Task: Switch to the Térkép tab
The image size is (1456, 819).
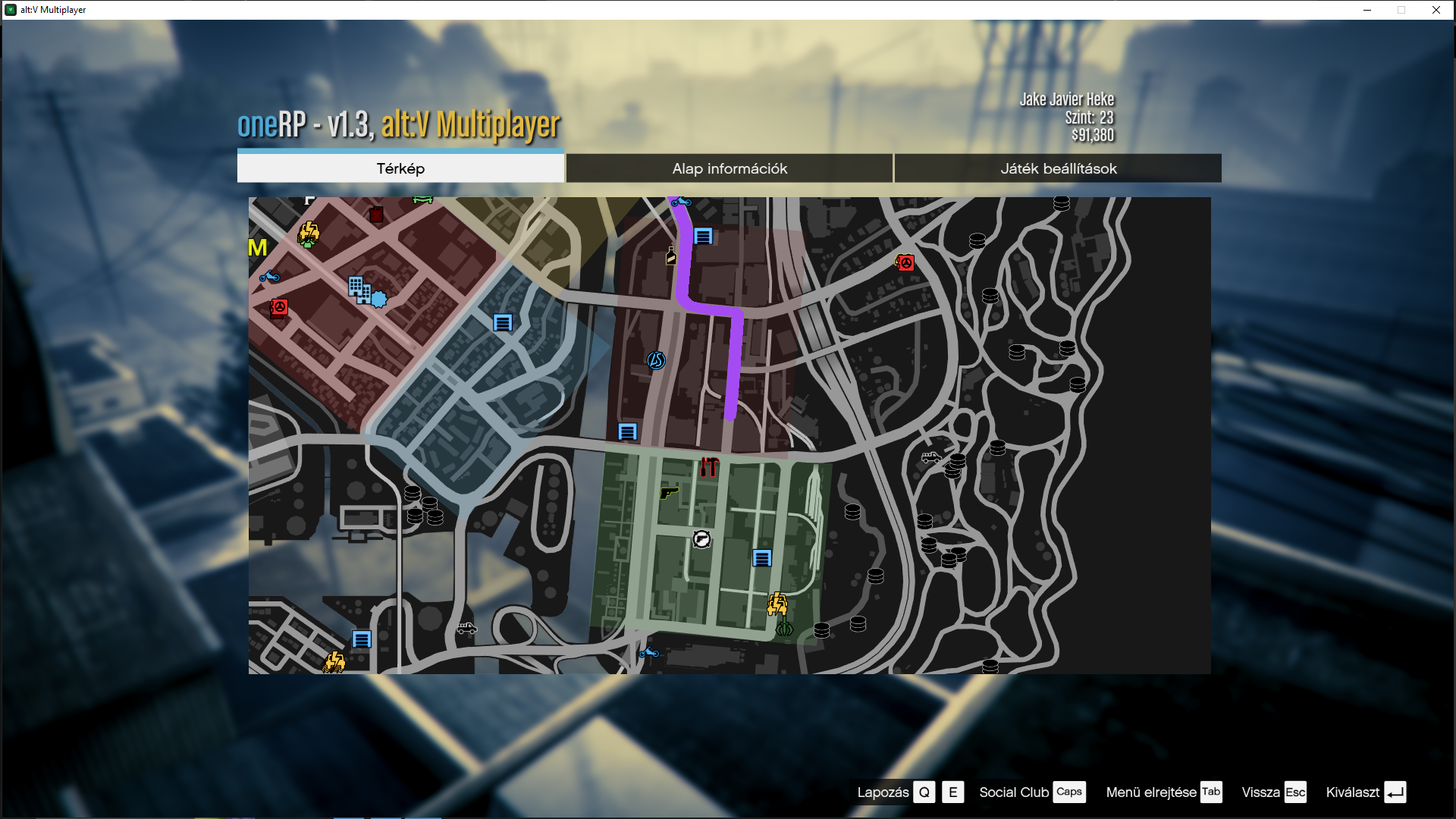Action: [400, 168]
